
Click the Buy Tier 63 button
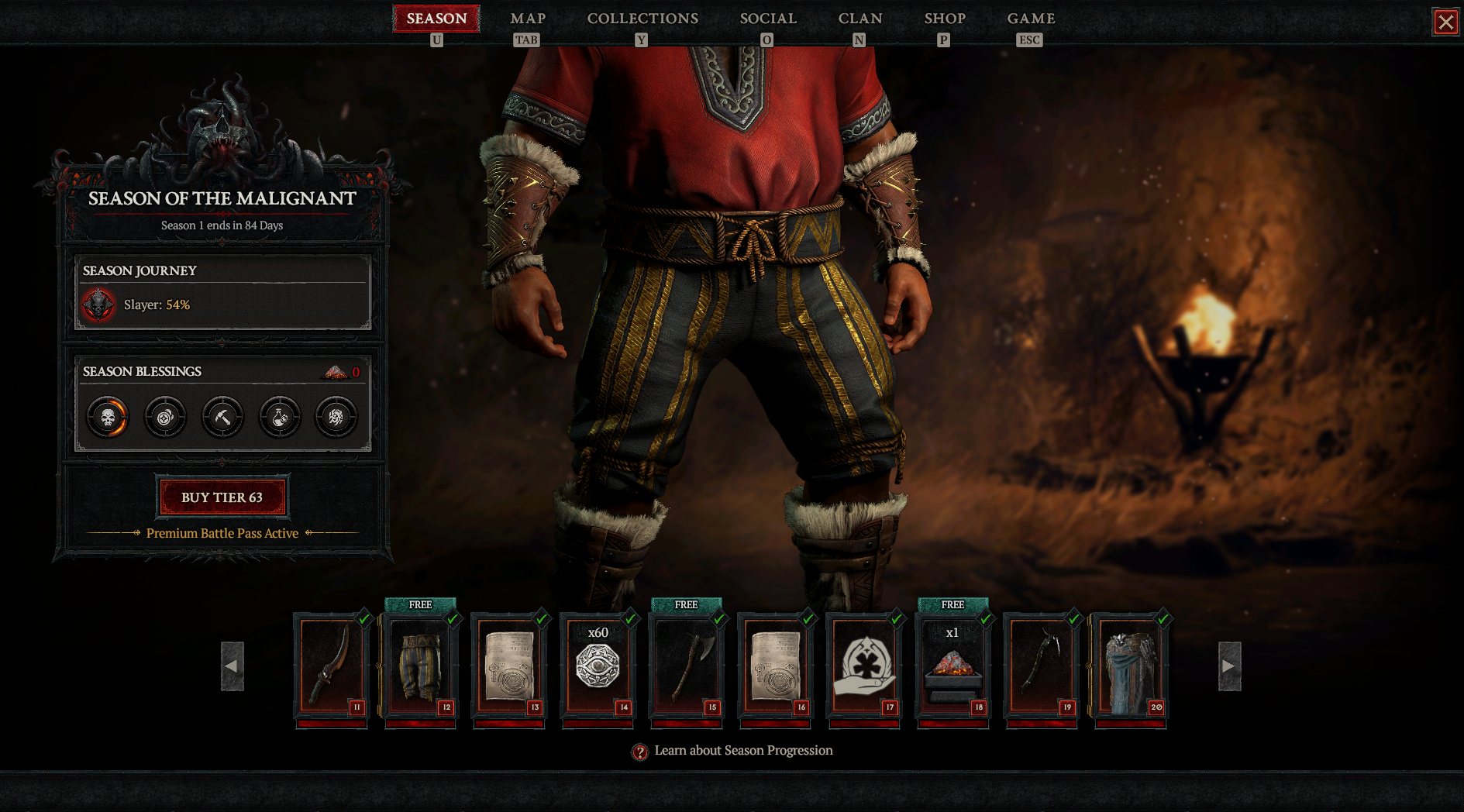222,497
